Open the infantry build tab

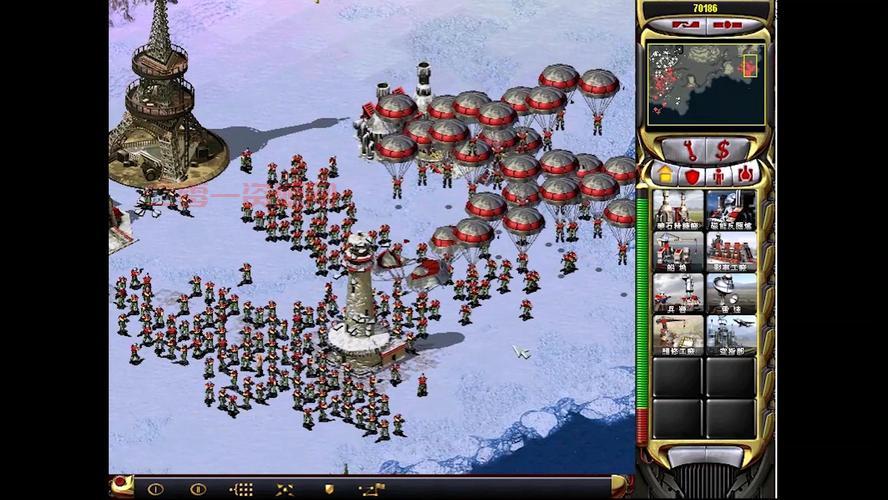pos(718,175)
